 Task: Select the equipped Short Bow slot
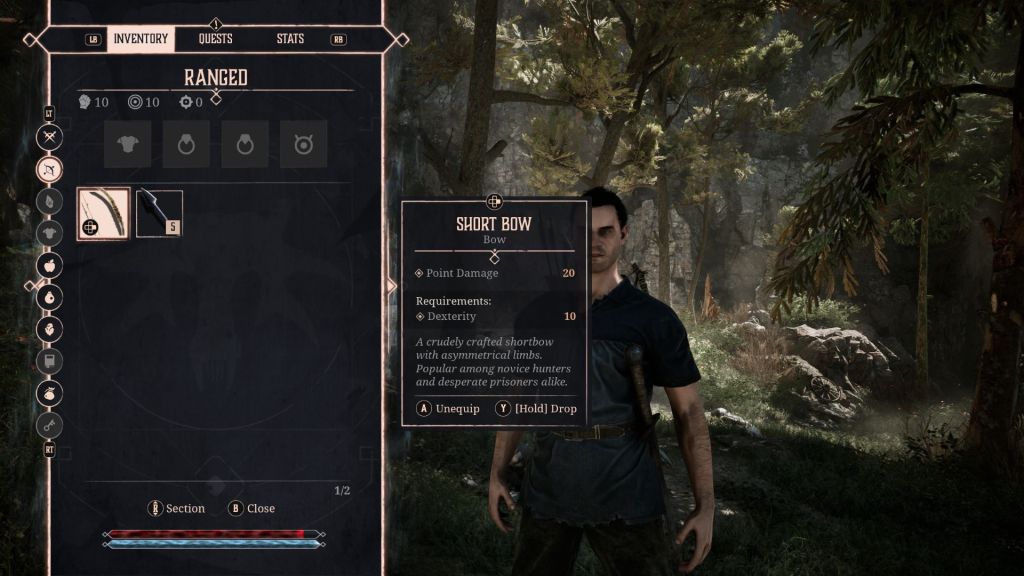coord(104,213)
